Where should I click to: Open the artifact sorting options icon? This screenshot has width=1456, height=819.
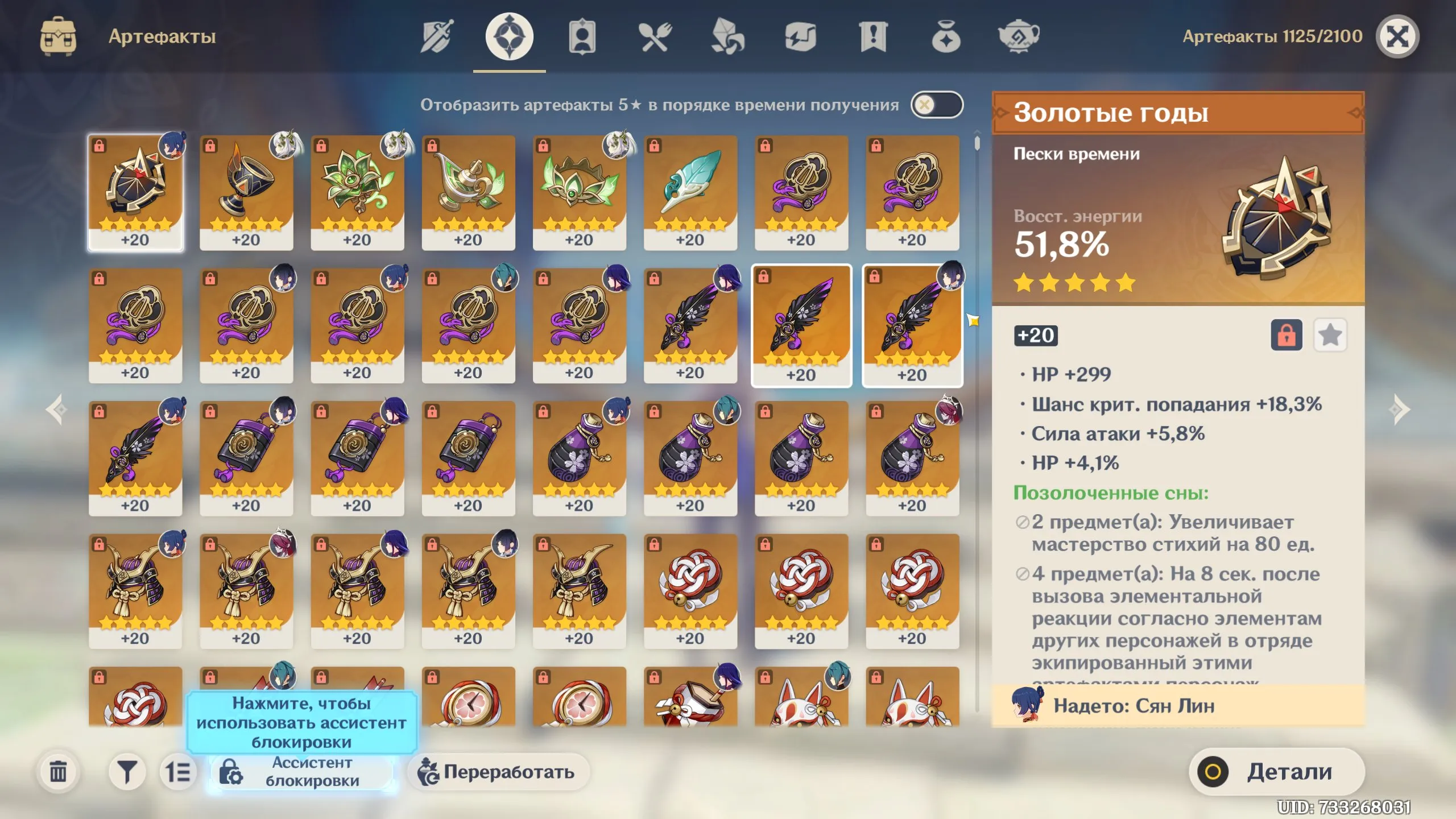pos(178,772)
